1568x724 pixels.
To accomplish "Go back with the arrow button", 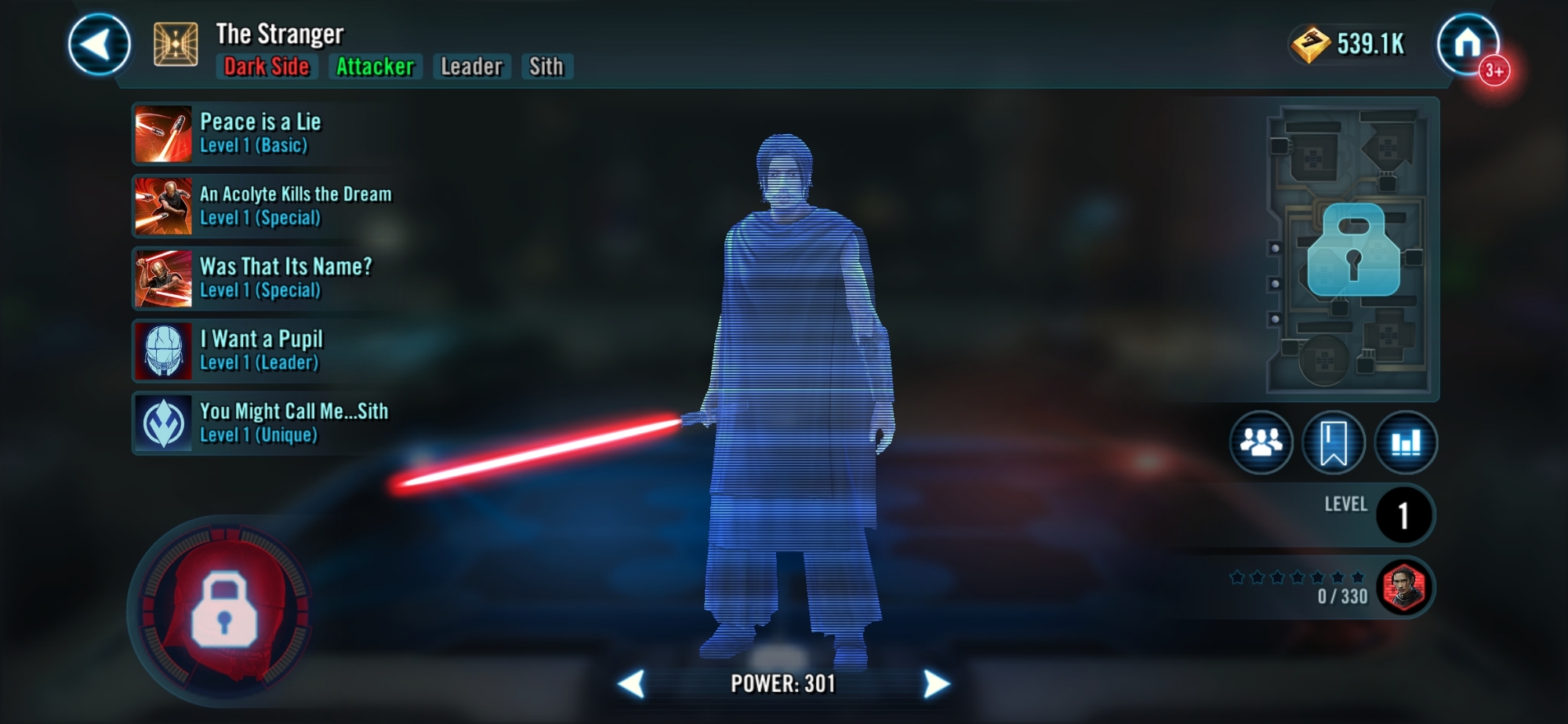I will pos(100,45).
